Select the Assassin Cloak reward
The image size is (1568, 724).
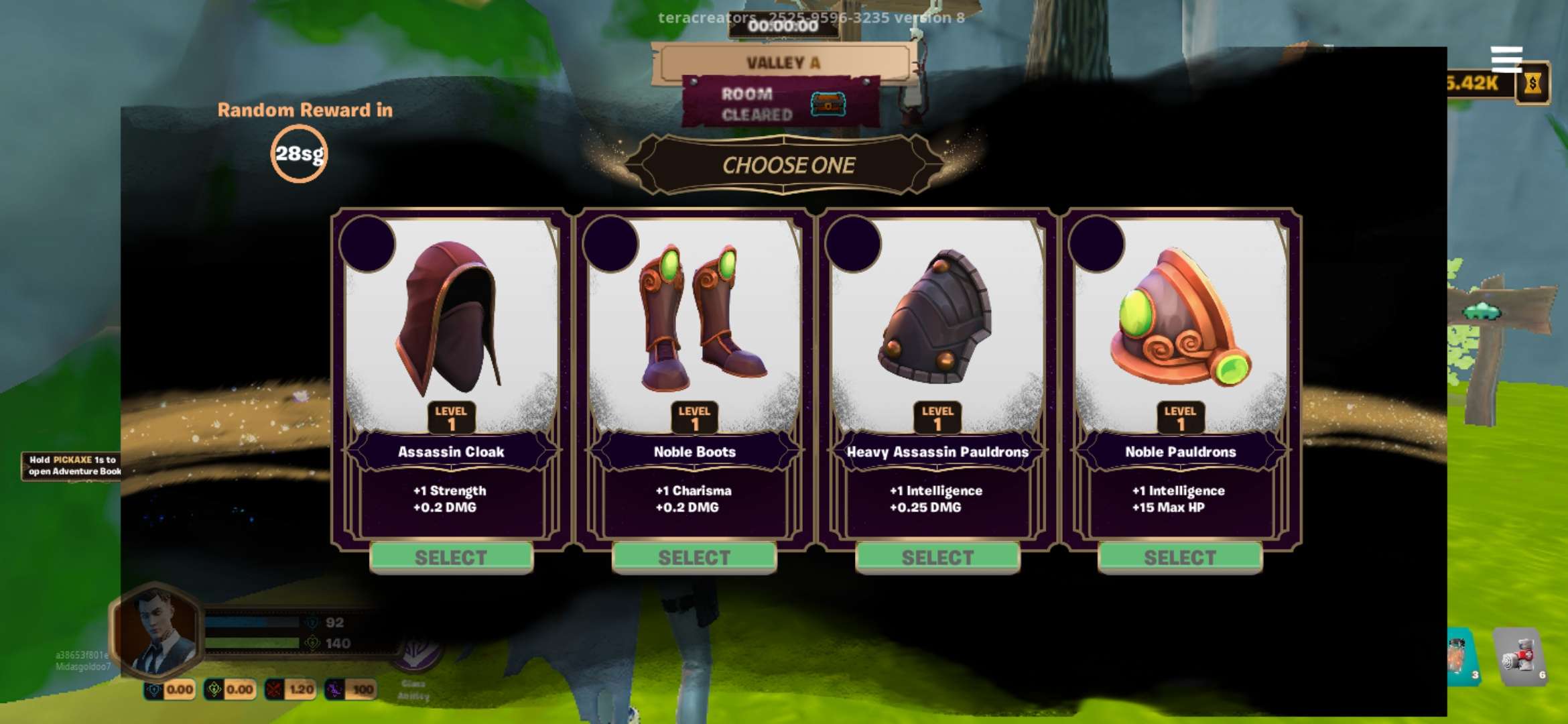click(451, 557)
